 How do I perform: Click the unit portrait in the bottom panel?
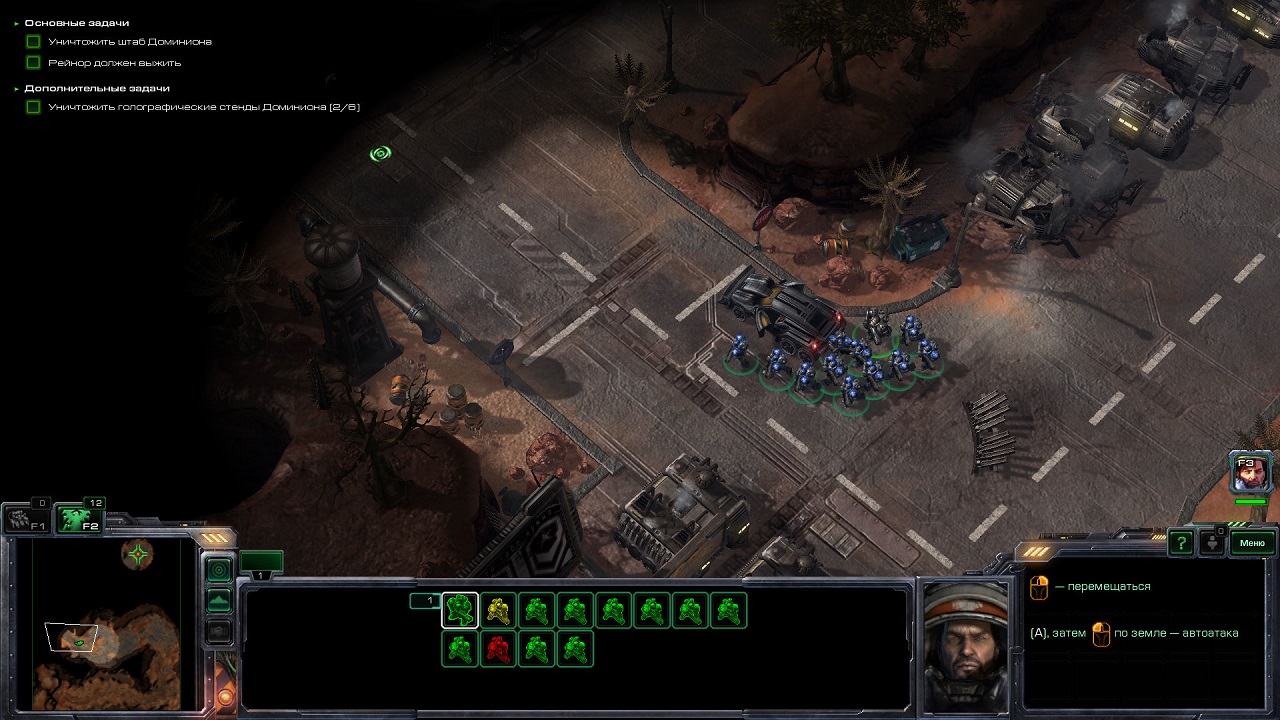(965, 645)
